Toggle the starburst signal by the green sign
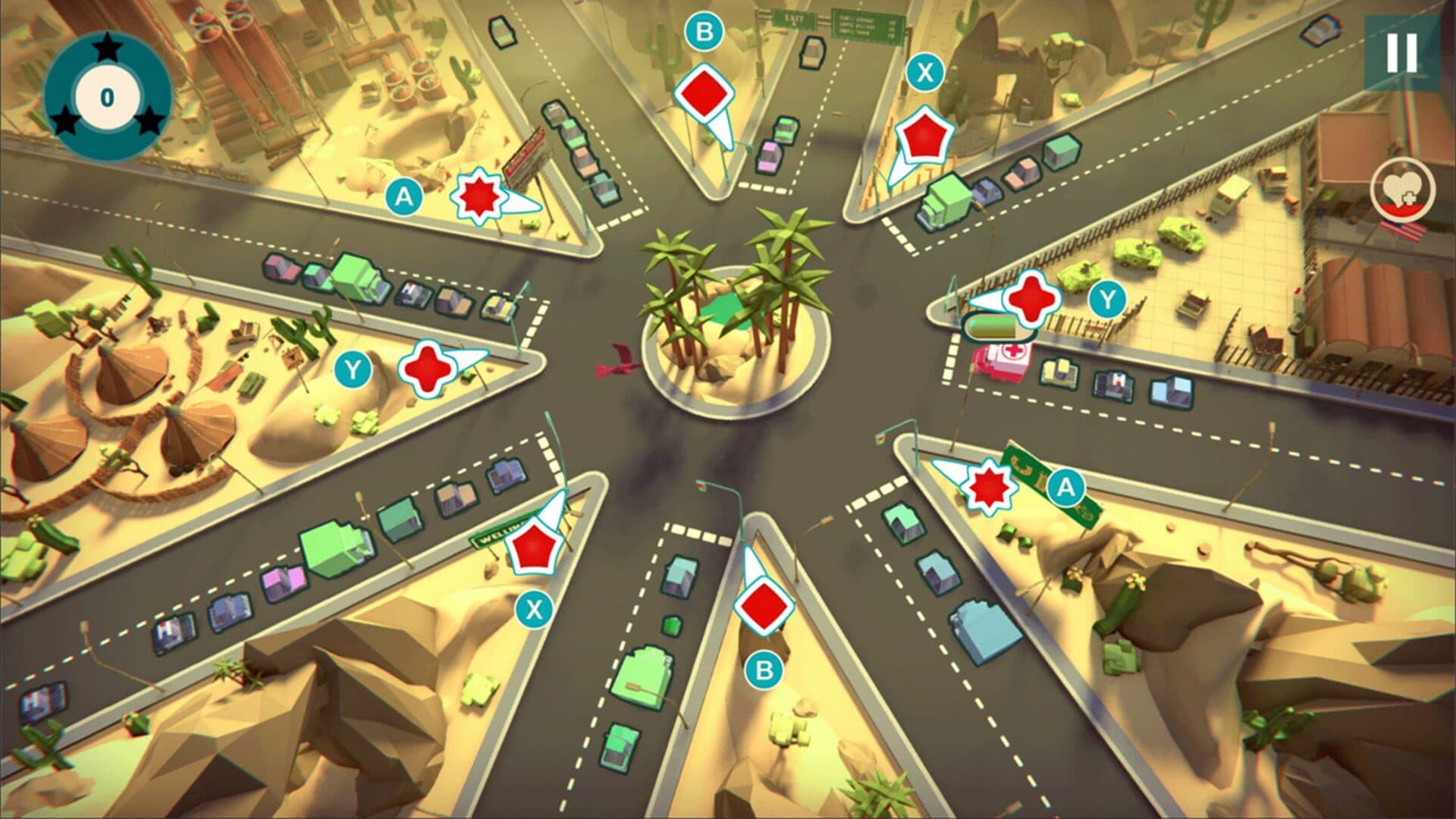This screenshot has height=819, width=1456. click(989, 485)
